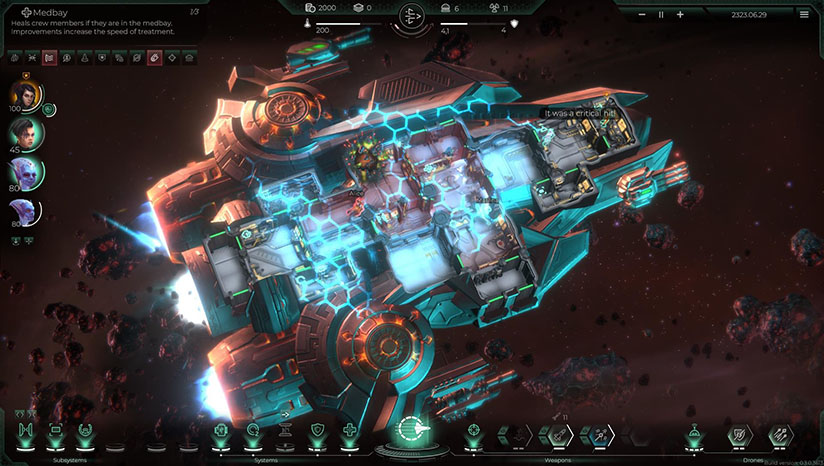Select the rightmost hexagonal drone slot

coord(780,434)
